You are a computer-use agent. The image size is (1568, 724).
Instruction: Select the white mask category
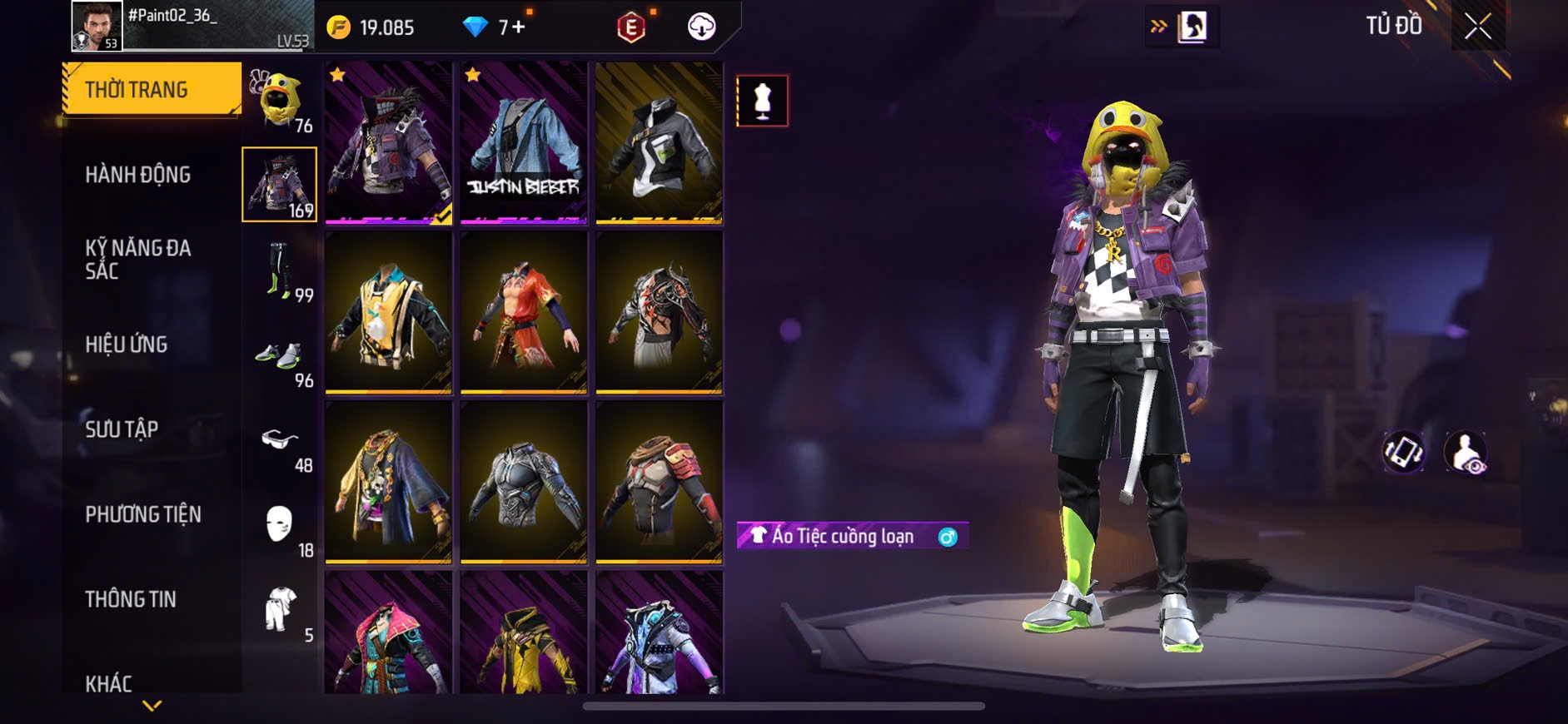click(x=281, y=526)
